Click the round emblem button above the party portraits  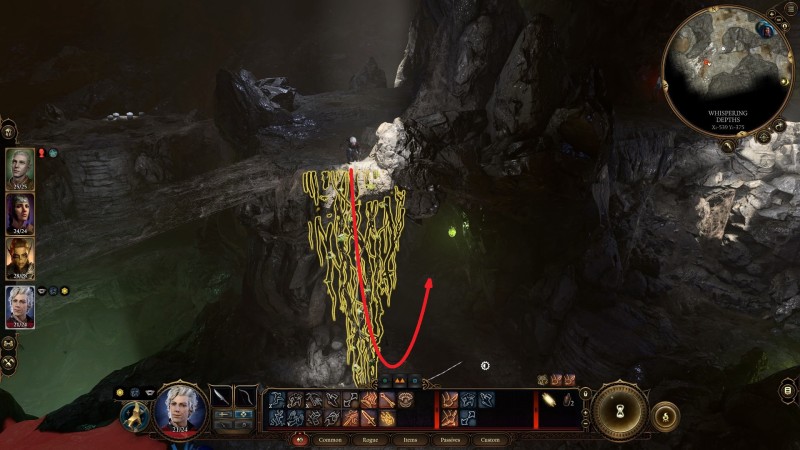[9, 130]
